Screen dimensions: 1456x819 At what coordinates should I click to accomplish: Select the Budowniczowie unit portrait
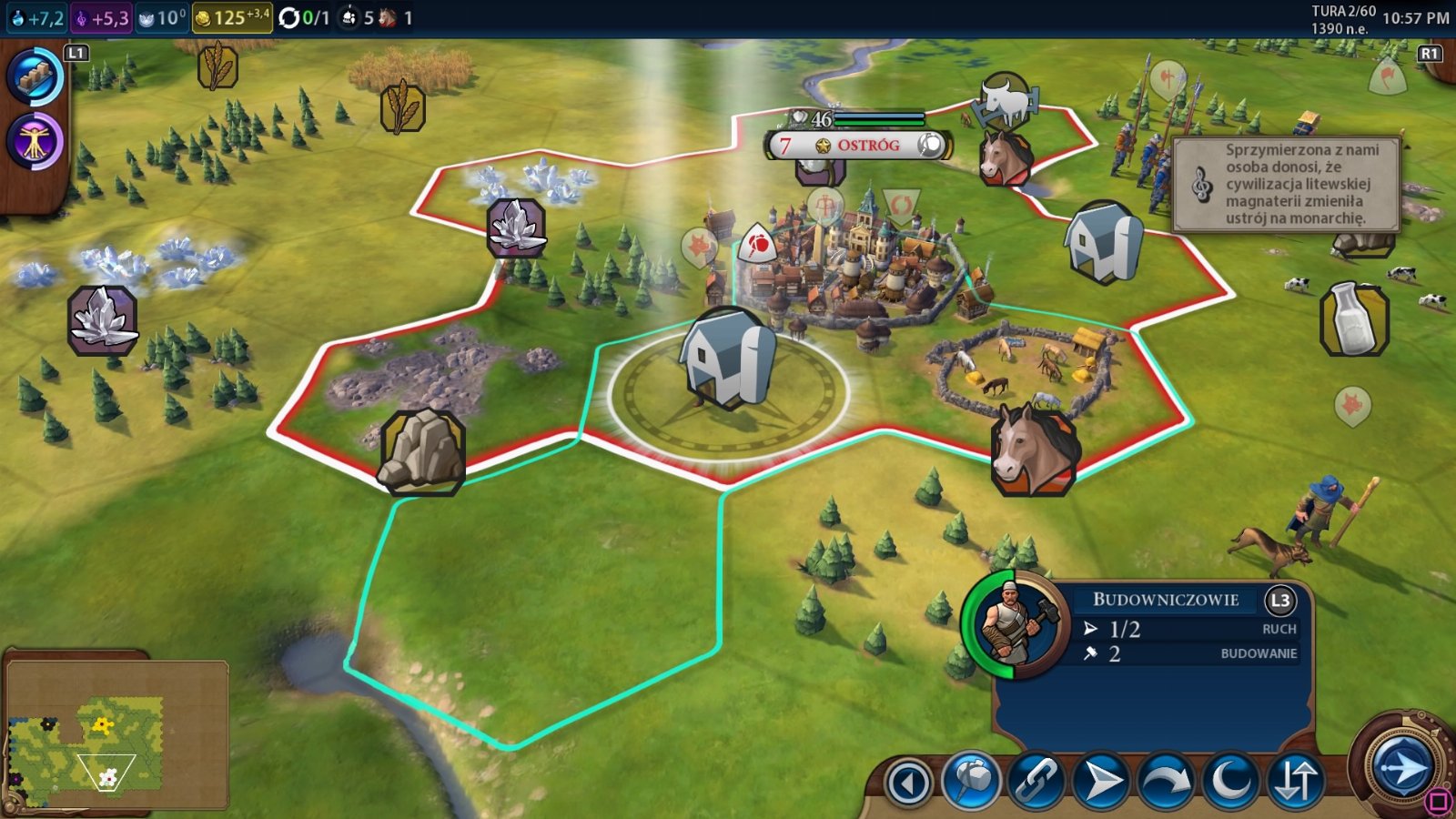(x=1016, y=626)
